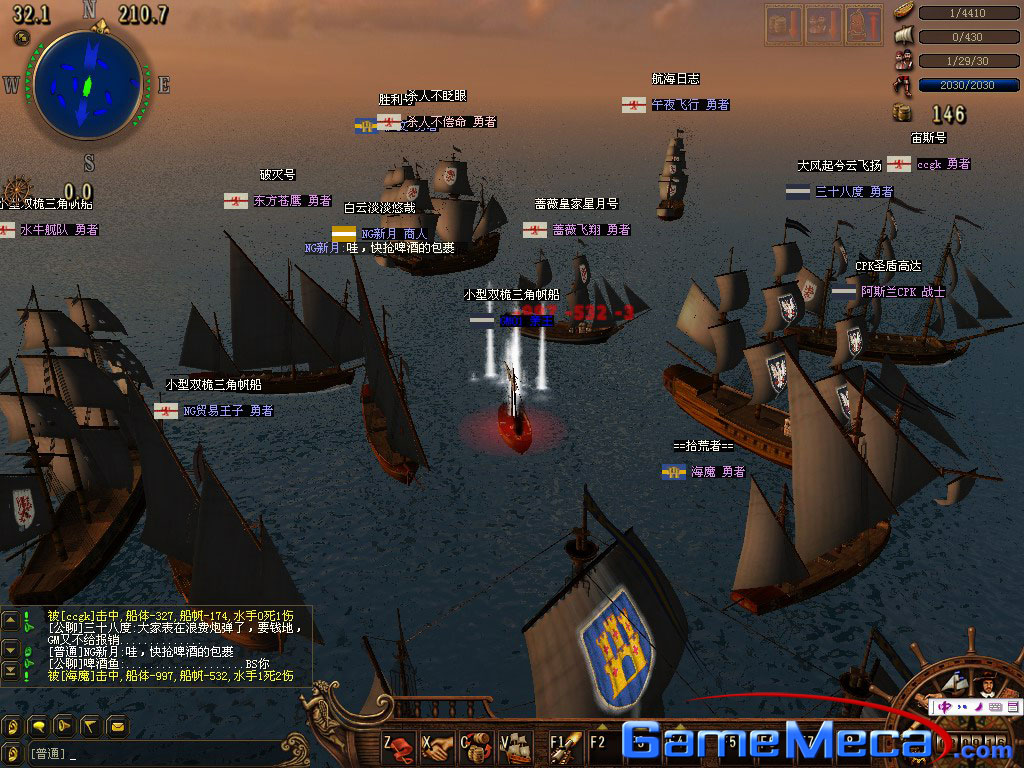The image size is (1024, 768).
Task: Click the small ship's wheel icon
Action: pos(17,191)
